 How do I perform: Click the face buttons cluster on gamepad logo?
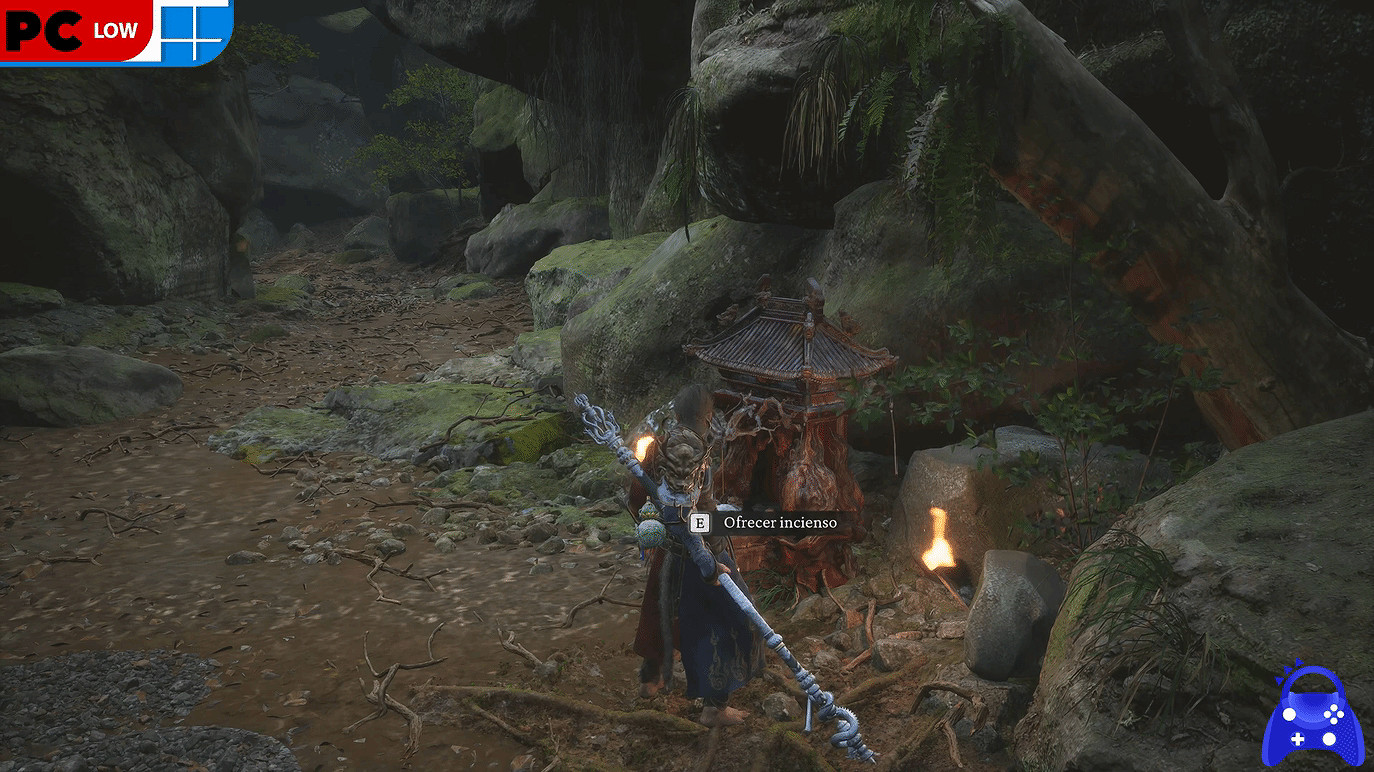coord(1334,714)
